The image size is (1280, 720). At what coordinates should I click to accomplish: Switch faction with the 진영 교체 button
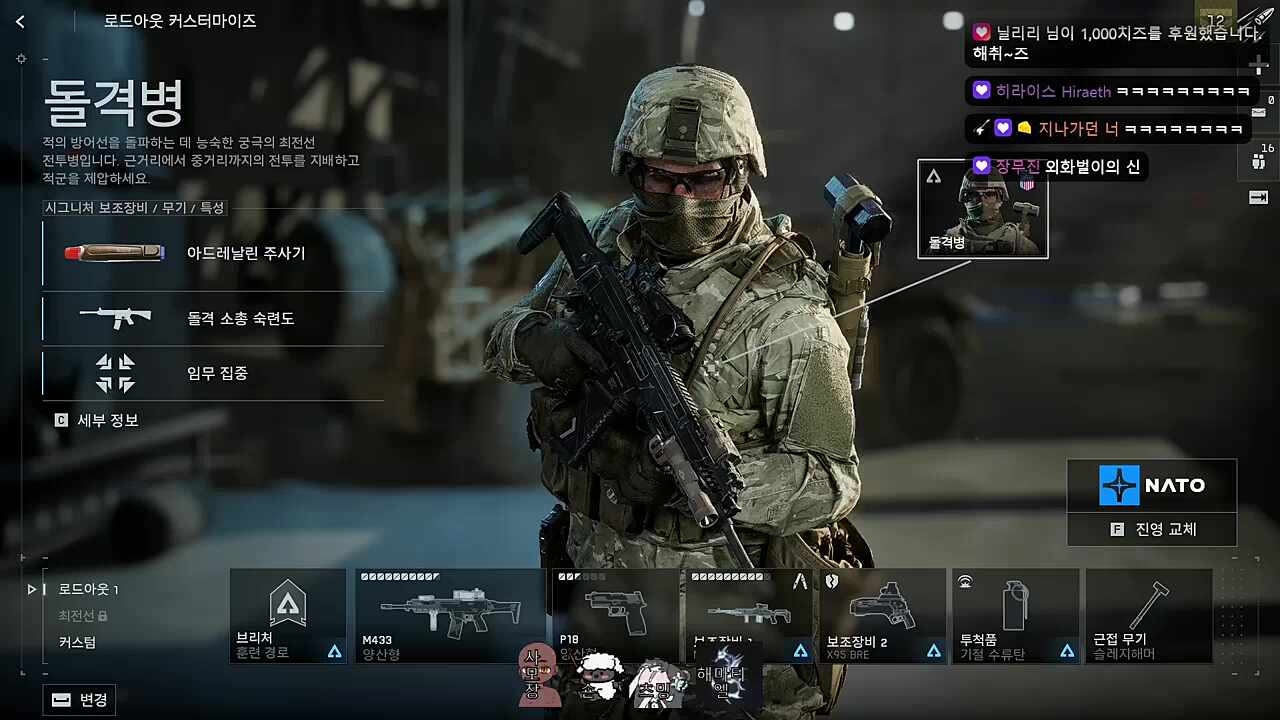(1152, 529)
